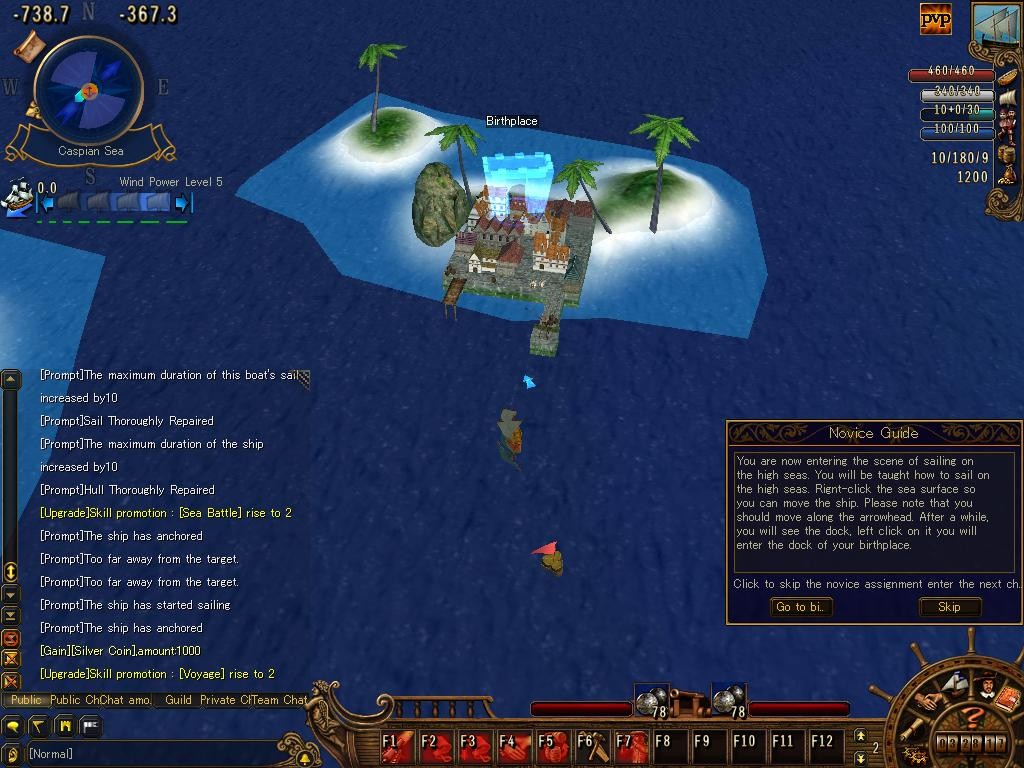Click the golden bell notification icon

303,758
